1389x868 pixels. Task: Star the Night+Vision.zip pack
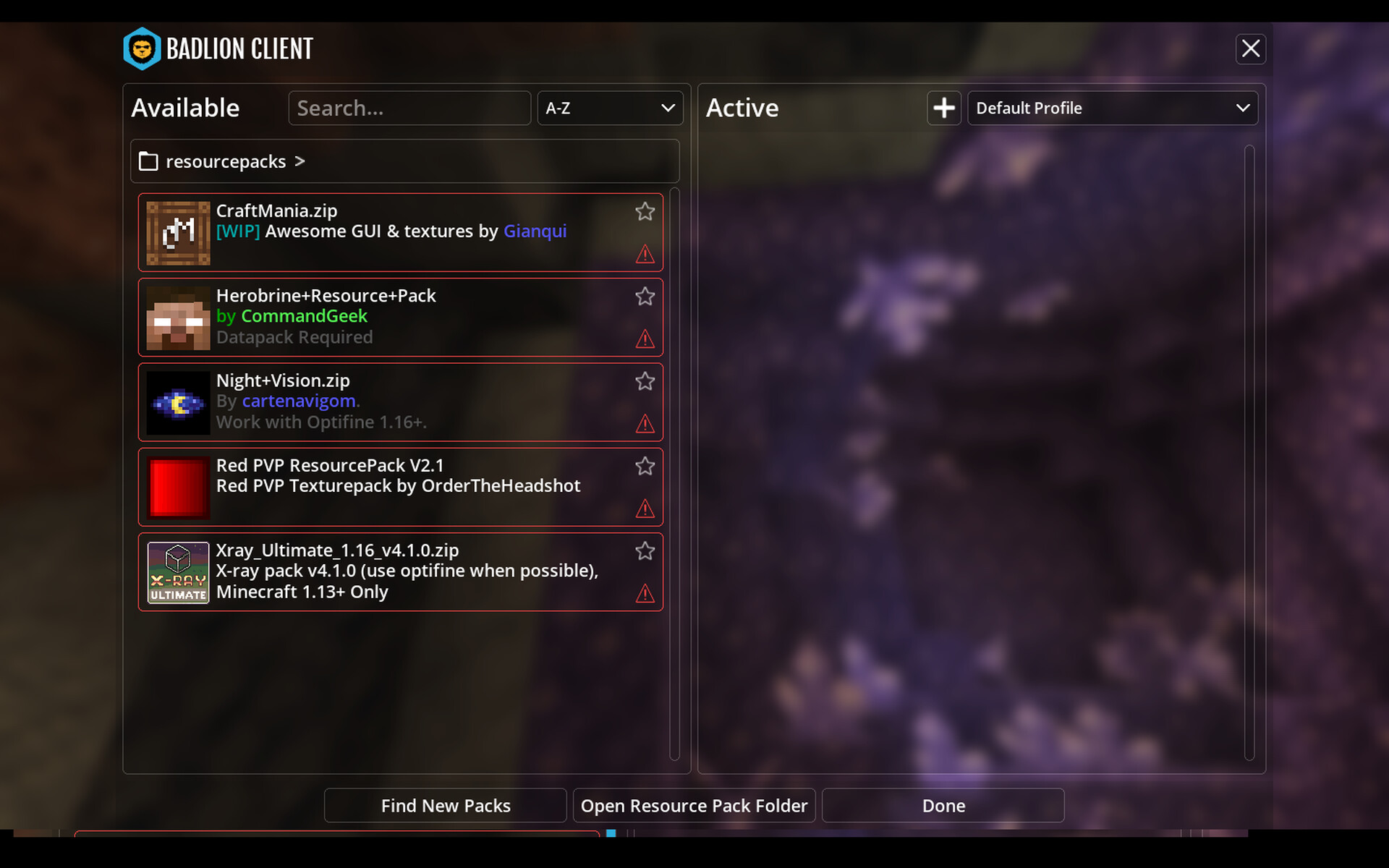click(x=645, y=381)
